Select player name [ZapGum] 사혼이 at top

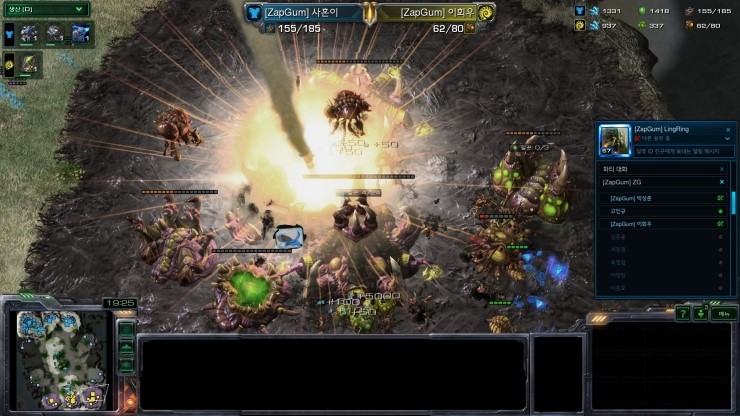click(298, 12)
